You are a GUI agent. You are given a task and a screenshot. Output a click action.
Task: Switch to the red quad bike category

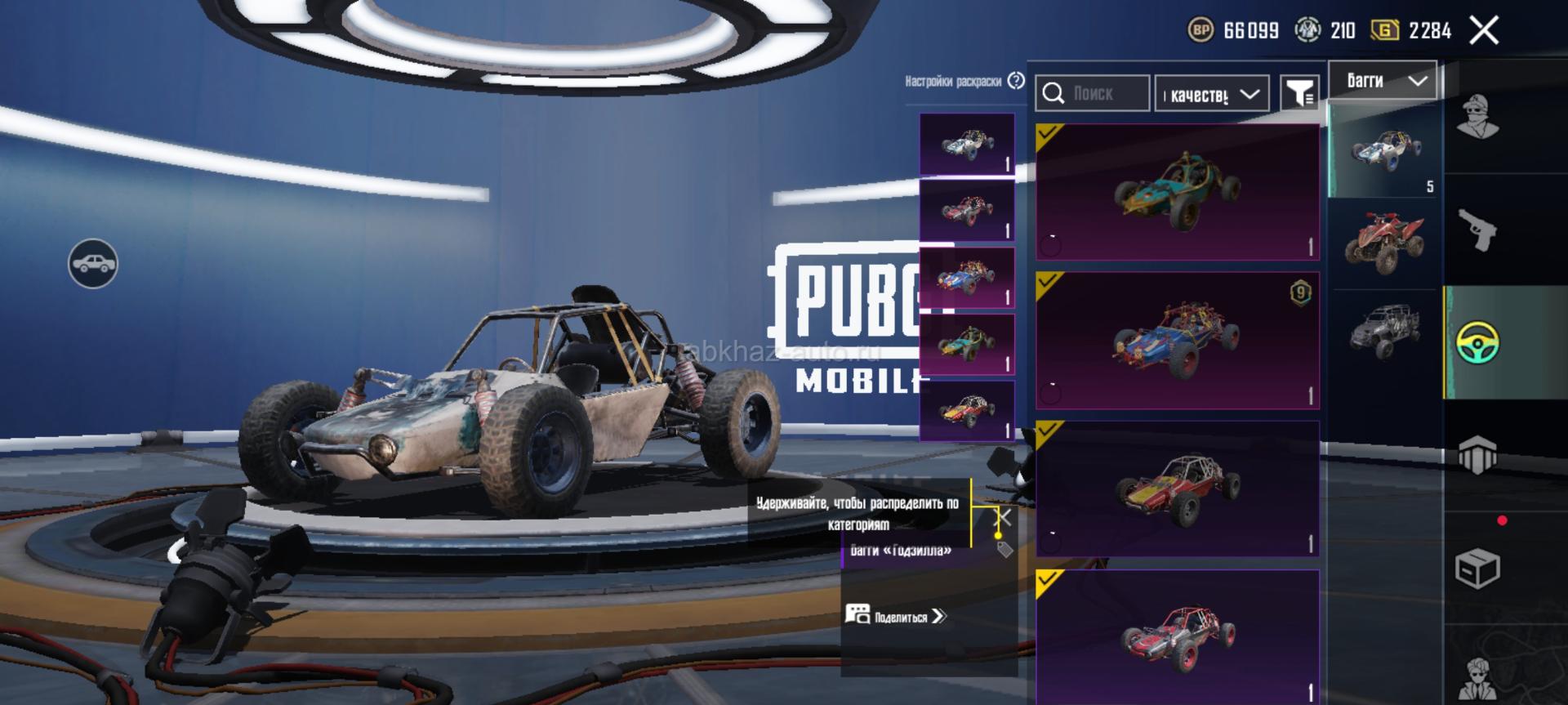pyautogui.click(x=1385, y=243)
